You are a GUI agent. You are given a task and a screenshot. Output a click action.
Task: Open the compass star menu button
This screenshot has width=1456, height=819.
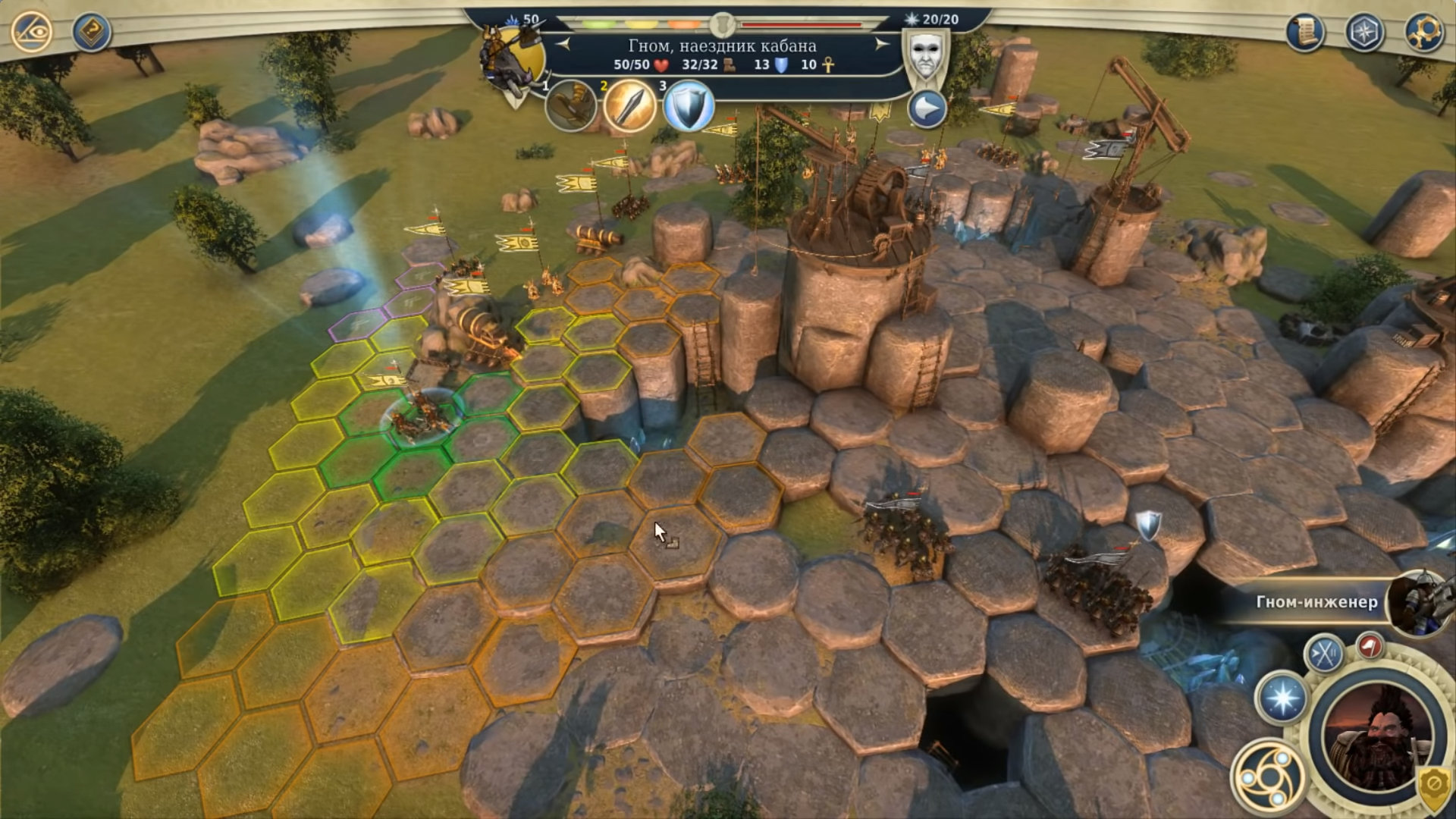[x=1364, y=32]
